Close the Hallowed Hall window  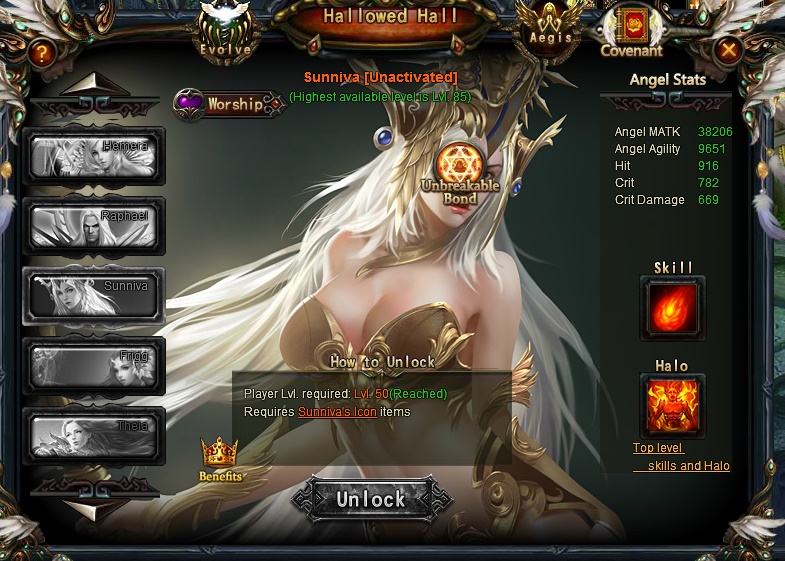pos(729,49)
